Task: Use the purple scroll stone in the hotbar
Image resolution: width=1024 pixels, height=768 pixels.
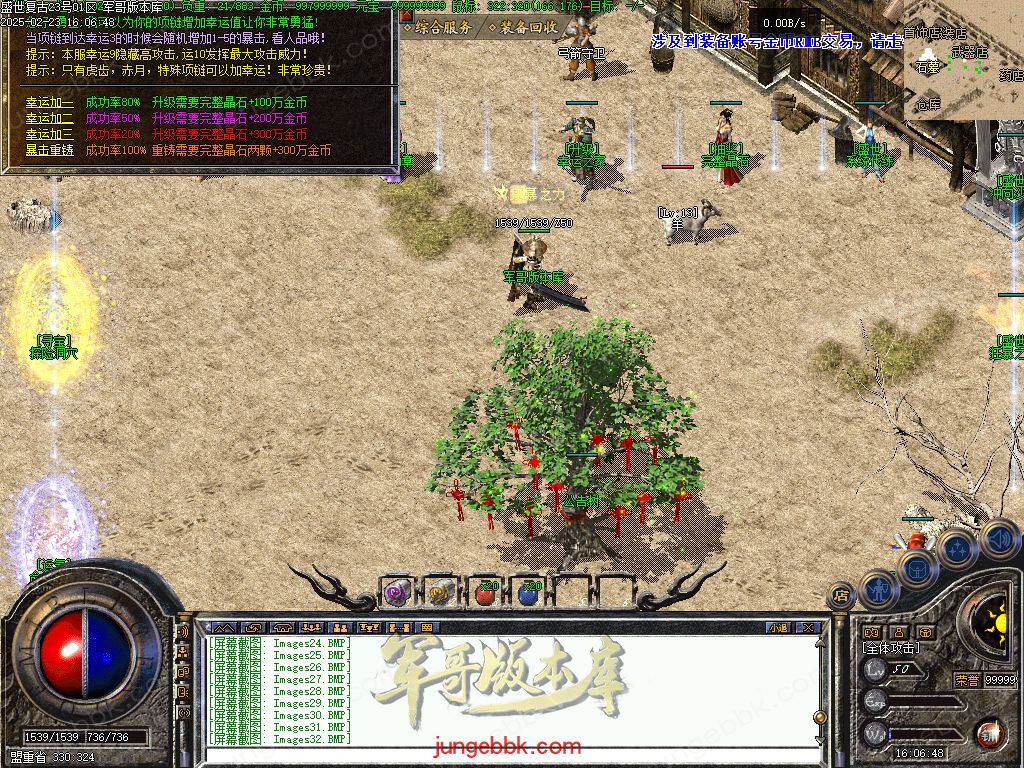Action: [397, 593]
